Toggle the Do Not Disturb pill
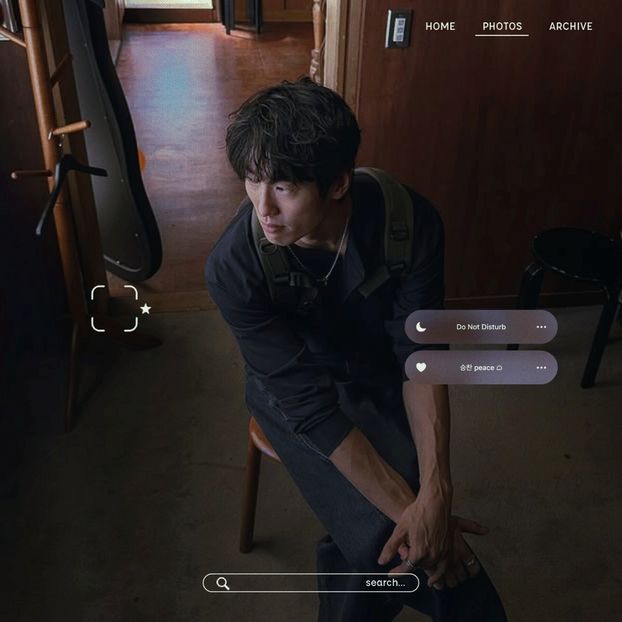The height and width of the screenshot is (622, 622). coord(481,327)
